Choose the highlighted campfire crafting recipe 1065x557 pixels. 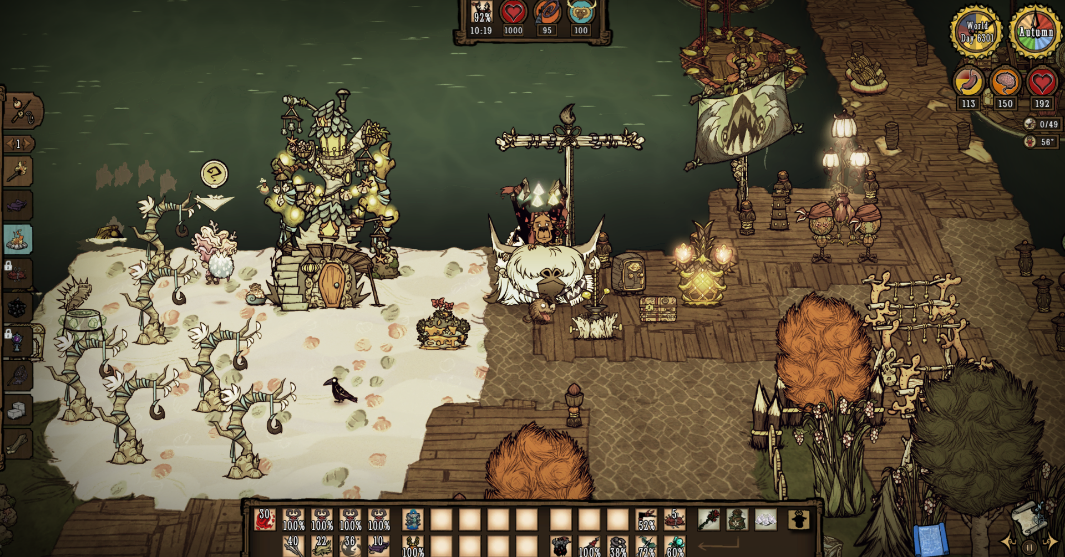18,239
